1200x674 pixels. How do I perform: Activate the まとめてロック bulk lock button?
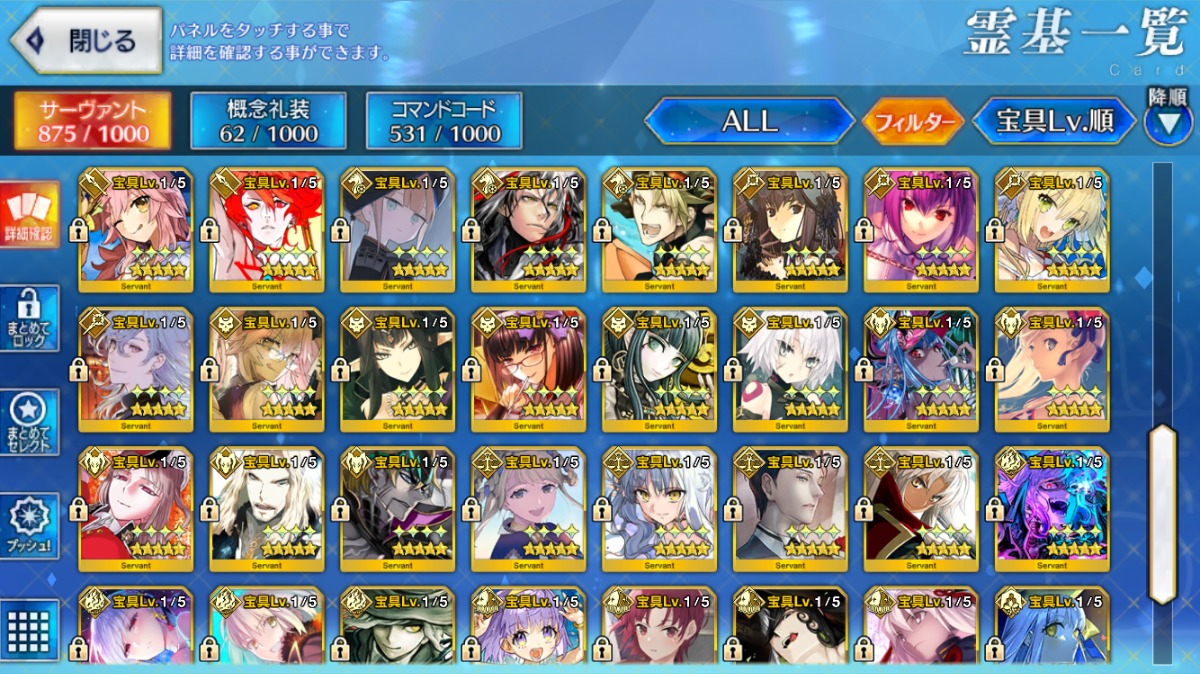pyautogui.click(x=29, y=318)
